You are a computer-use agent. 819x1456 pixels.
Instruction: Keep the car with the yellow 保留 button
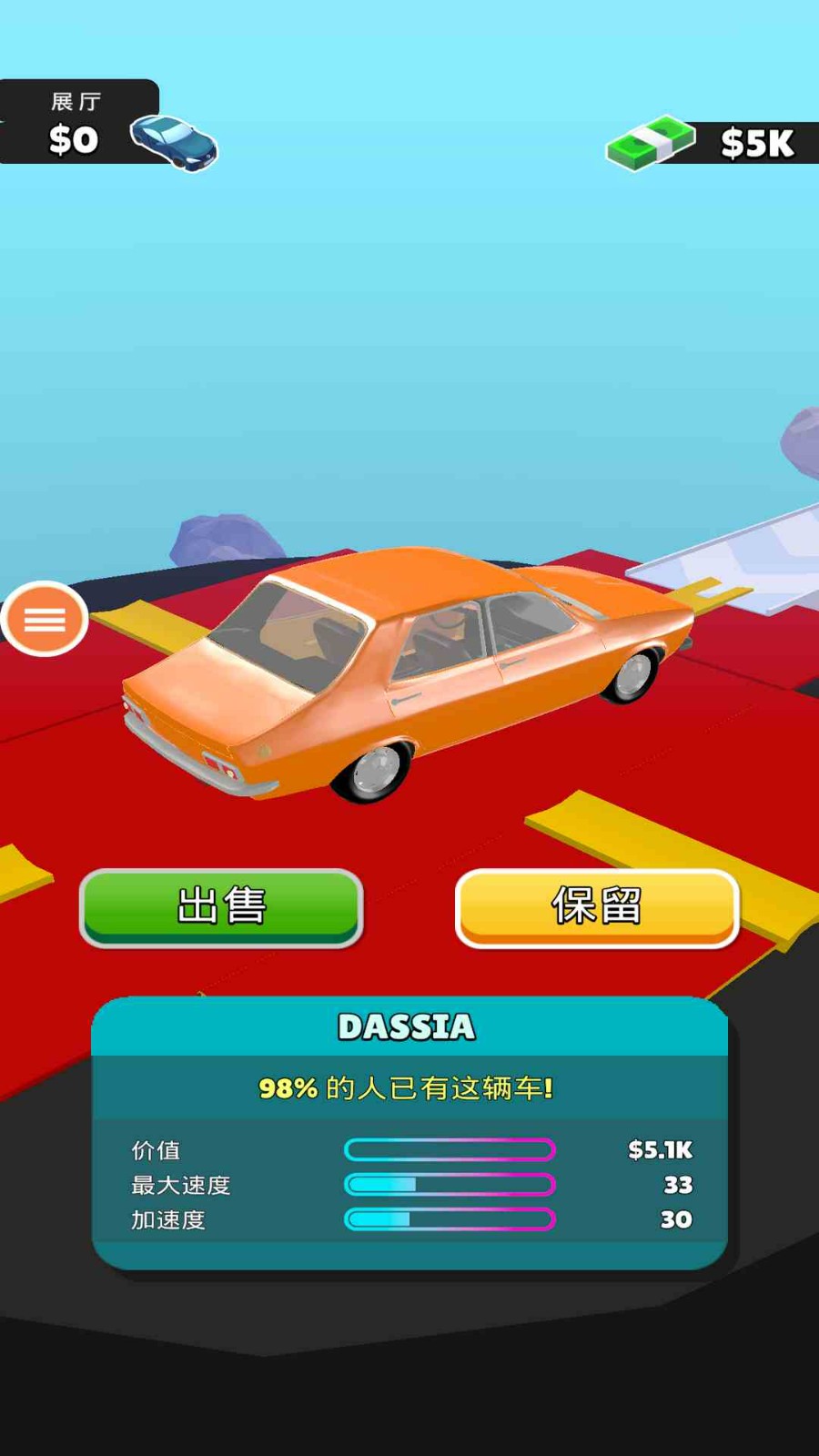point(597,907)
